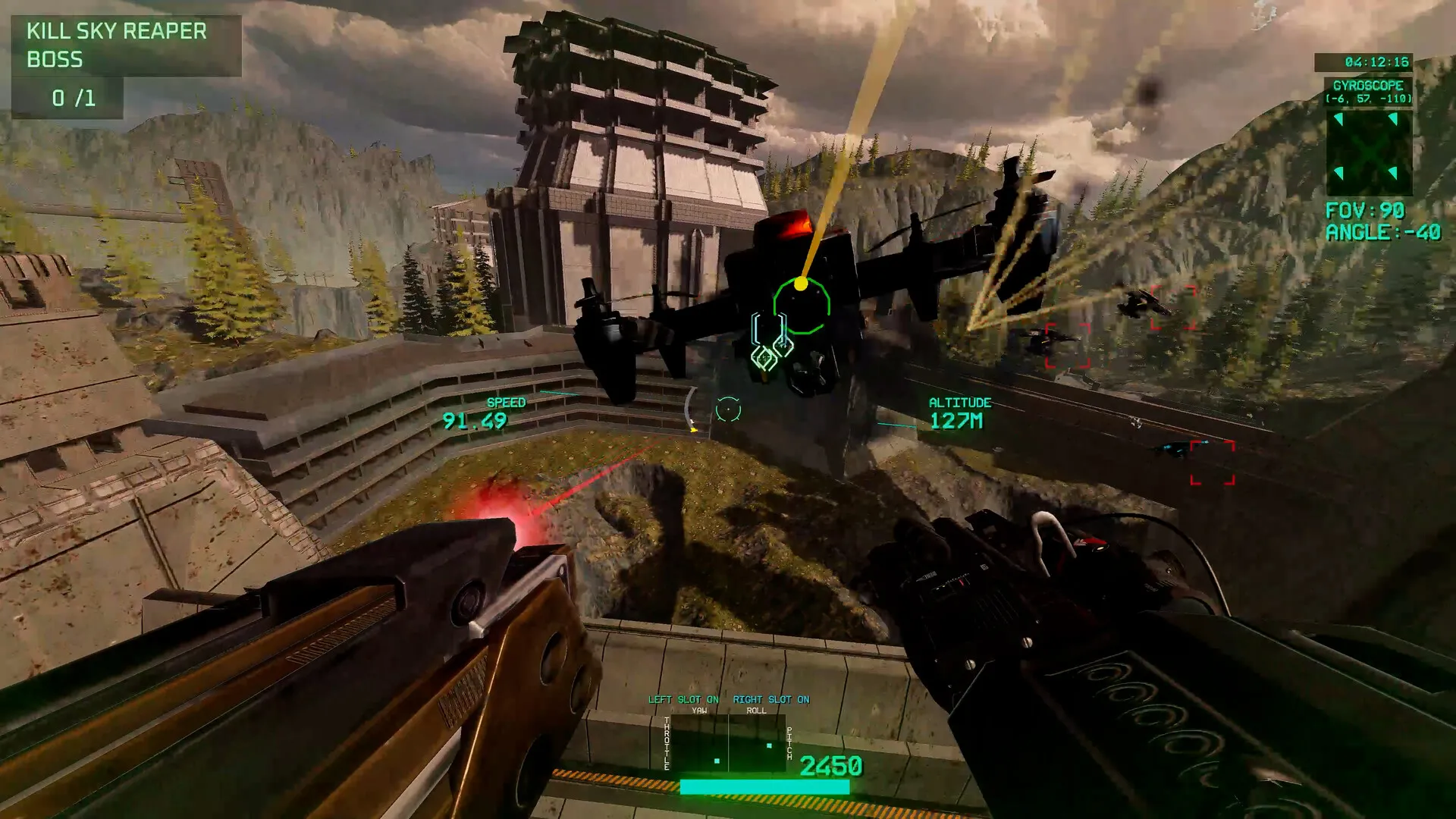Viewport: 1456px width, 819px height.
Task: Click the roll and pitch stick display
Action: (x=757, y=744)
